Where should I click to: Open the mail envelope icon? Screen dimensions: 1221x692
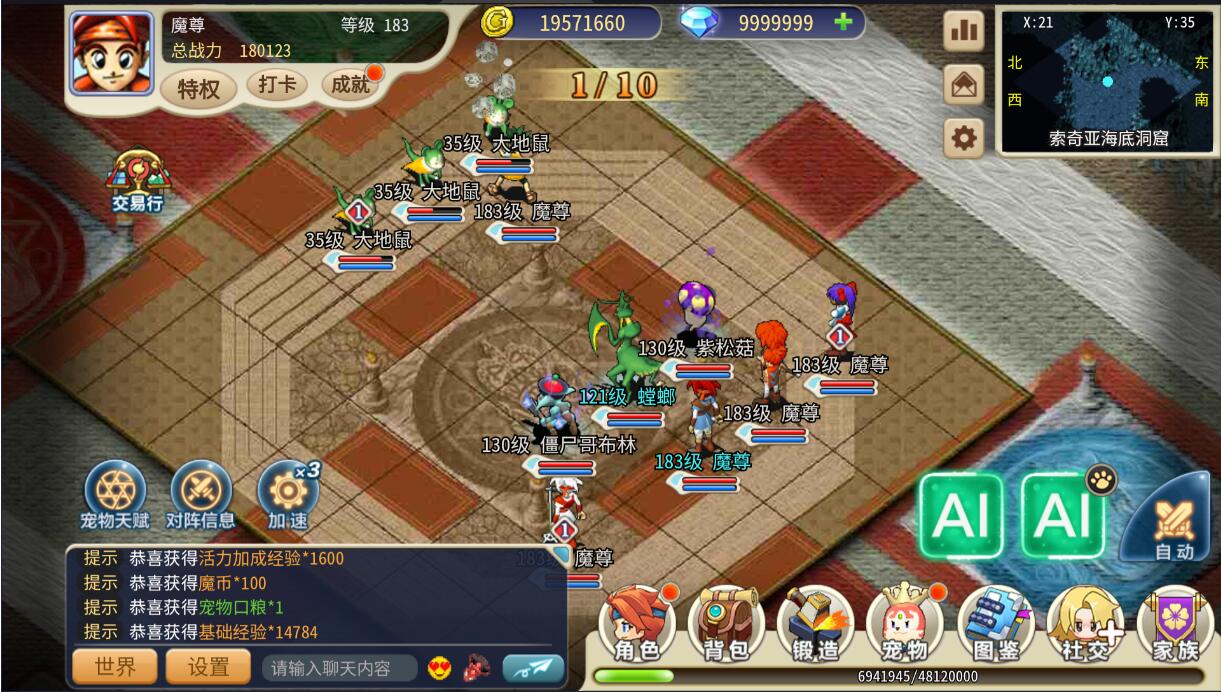(x=964, y=85)
